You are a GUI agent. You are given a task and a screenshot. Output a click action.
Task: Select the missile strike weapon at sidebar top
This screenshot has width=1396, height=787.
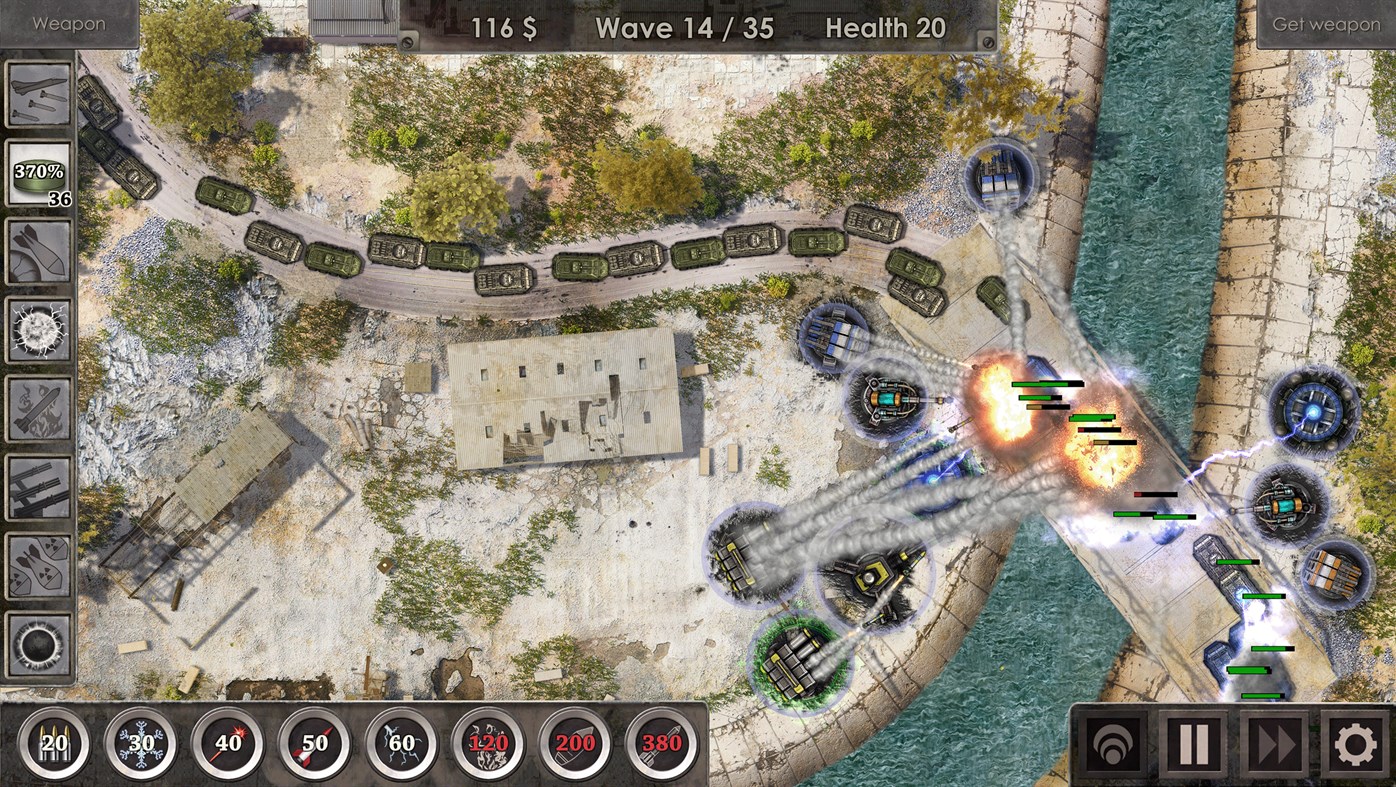tap(37, 95)
